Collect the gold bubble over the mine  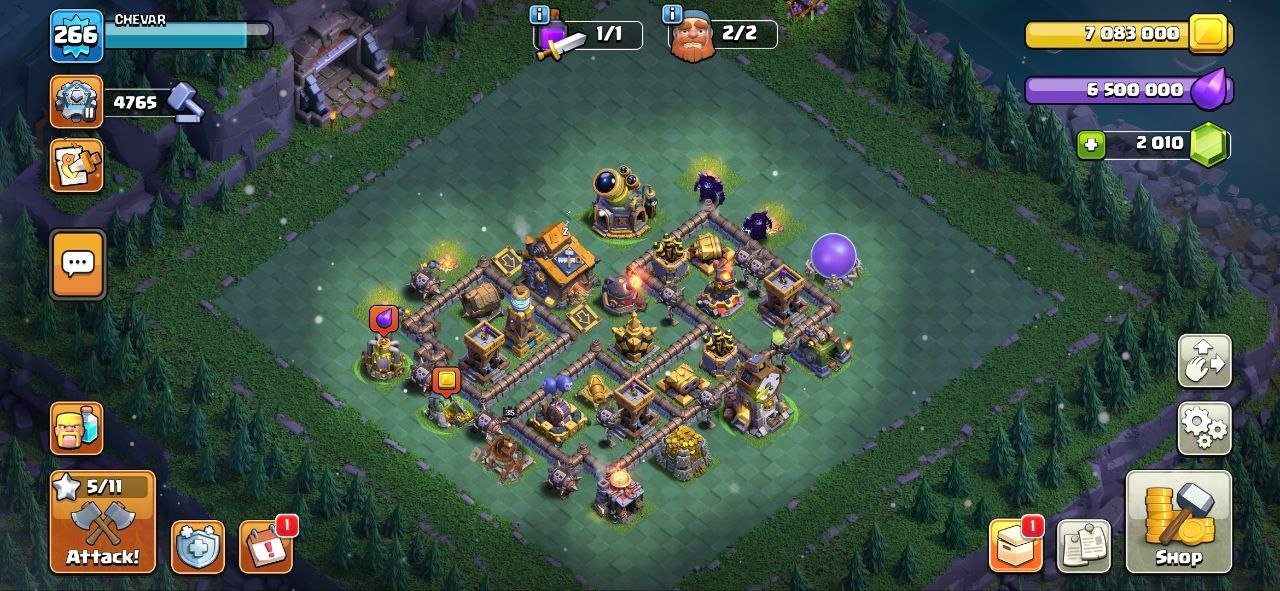(445, 381)
